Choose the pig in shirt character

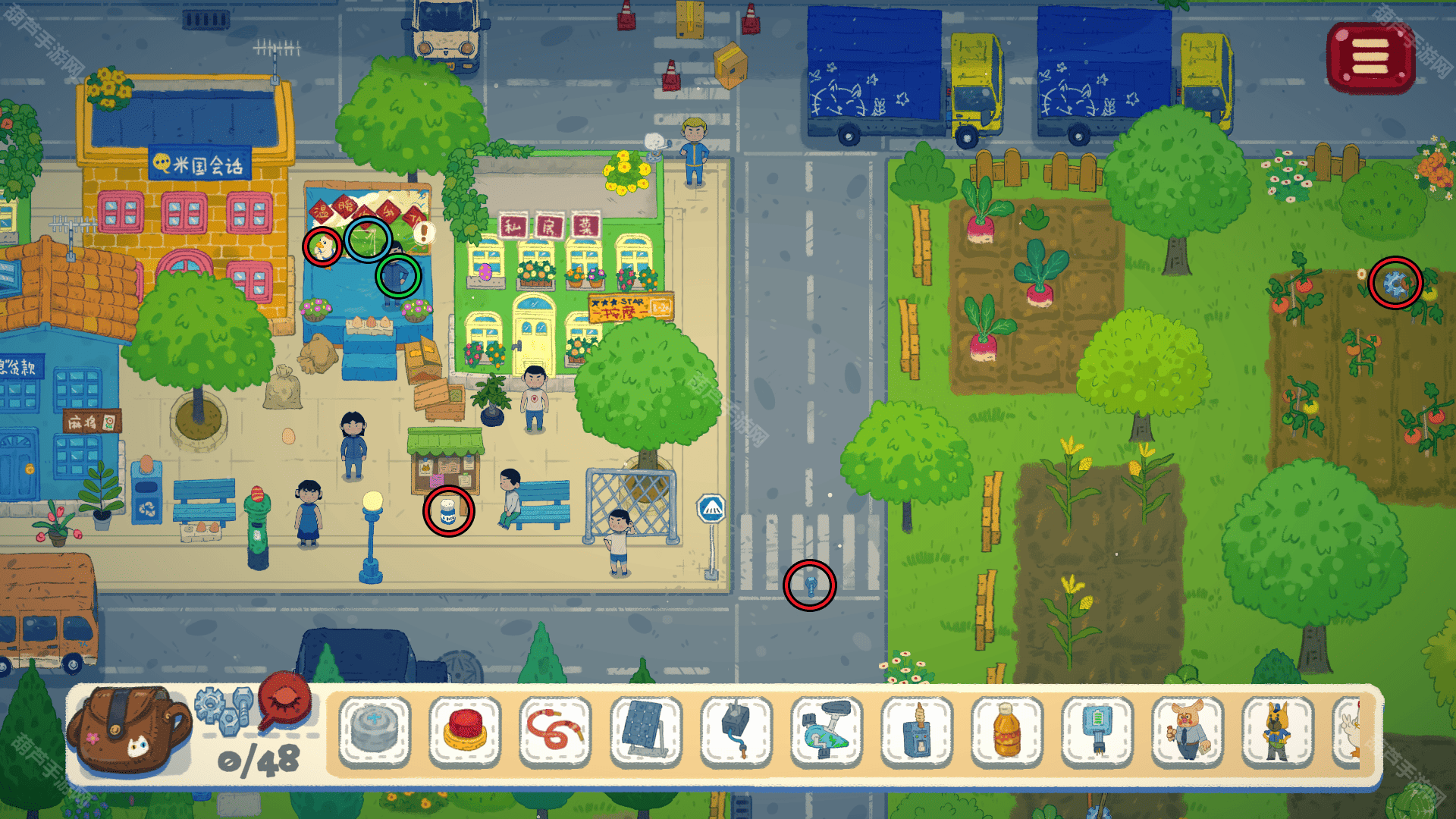(1187, 731)
